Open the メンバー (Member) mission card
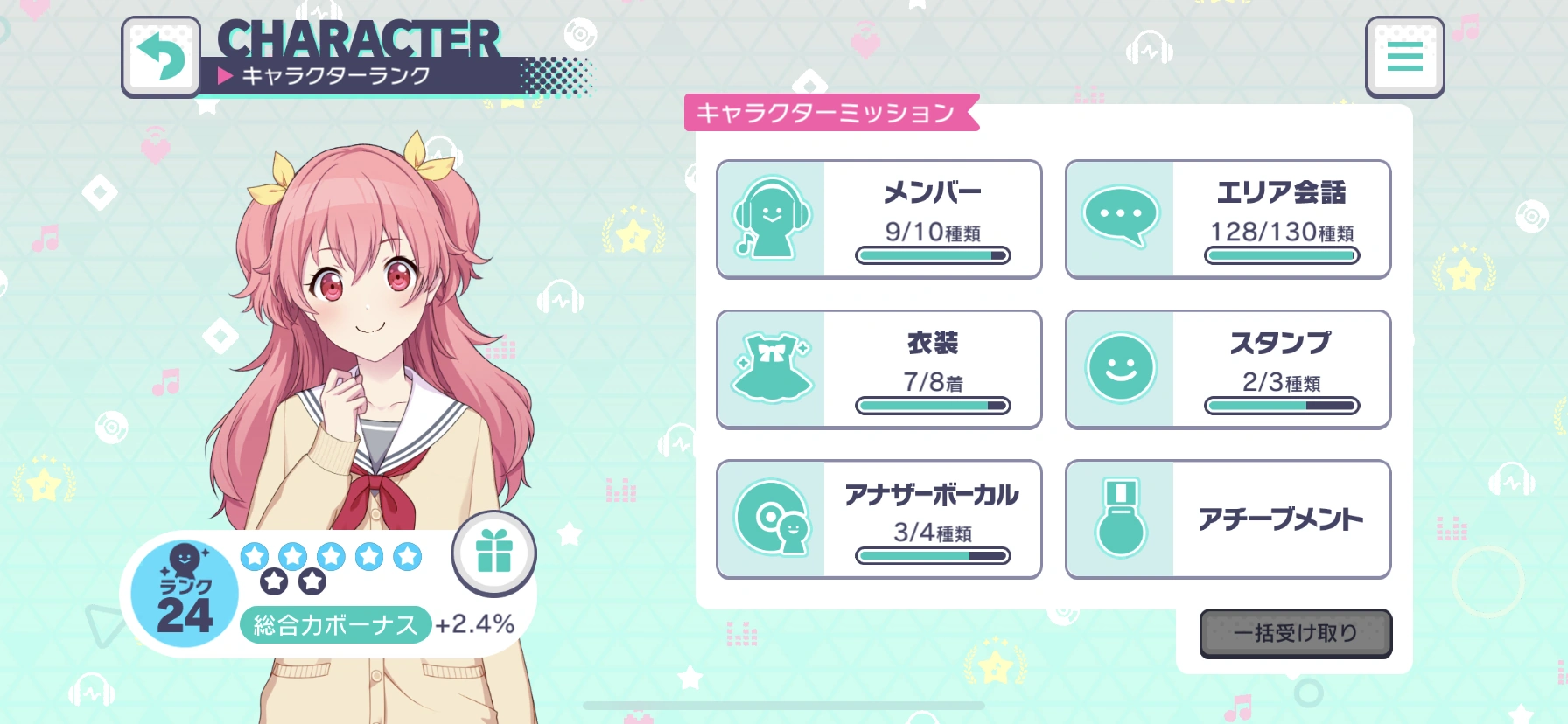Screen dimensions: 1568x724 [878, 219]
